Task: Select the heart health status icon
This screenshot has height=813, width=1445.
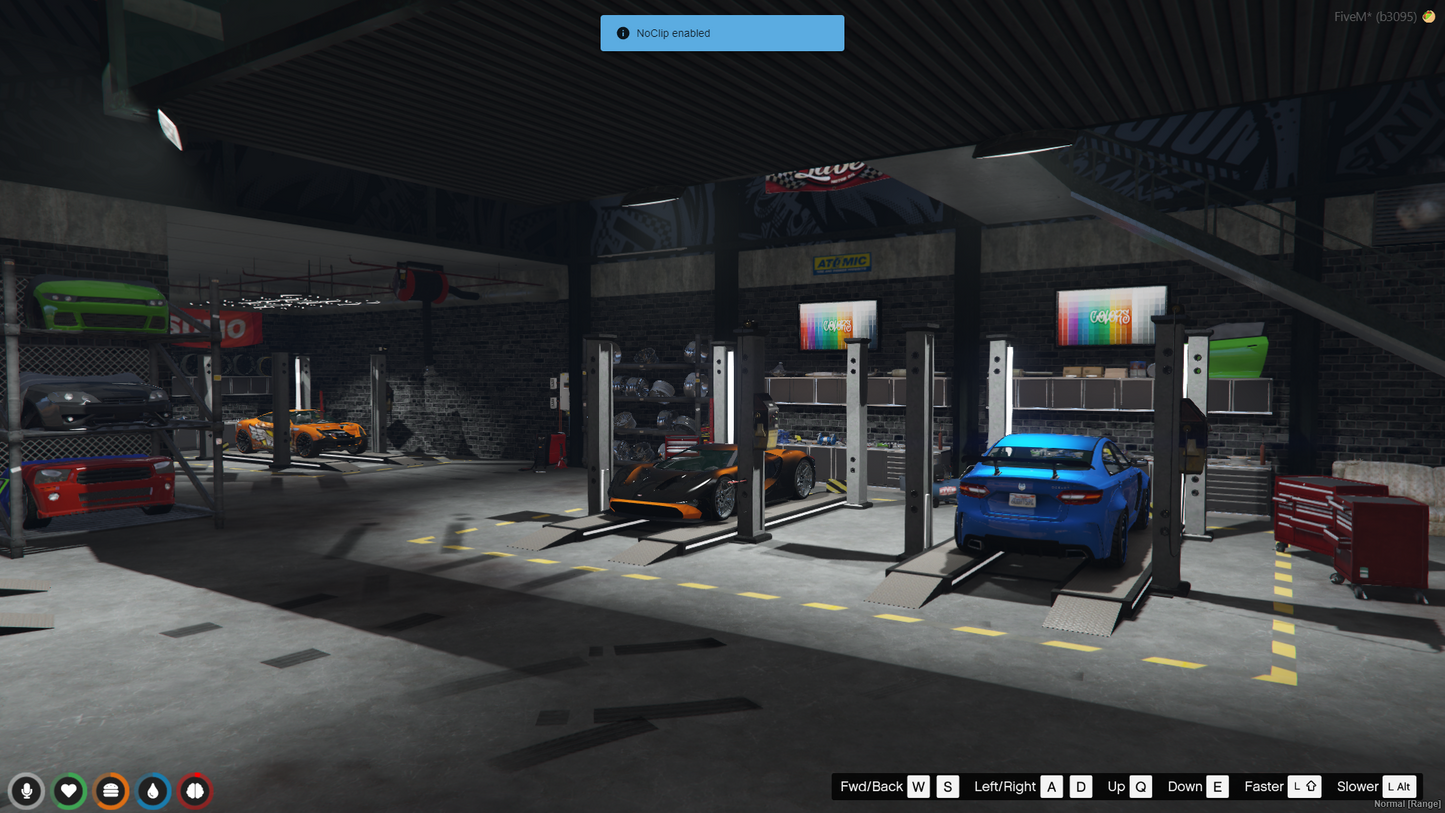Action: pos(69,791)
